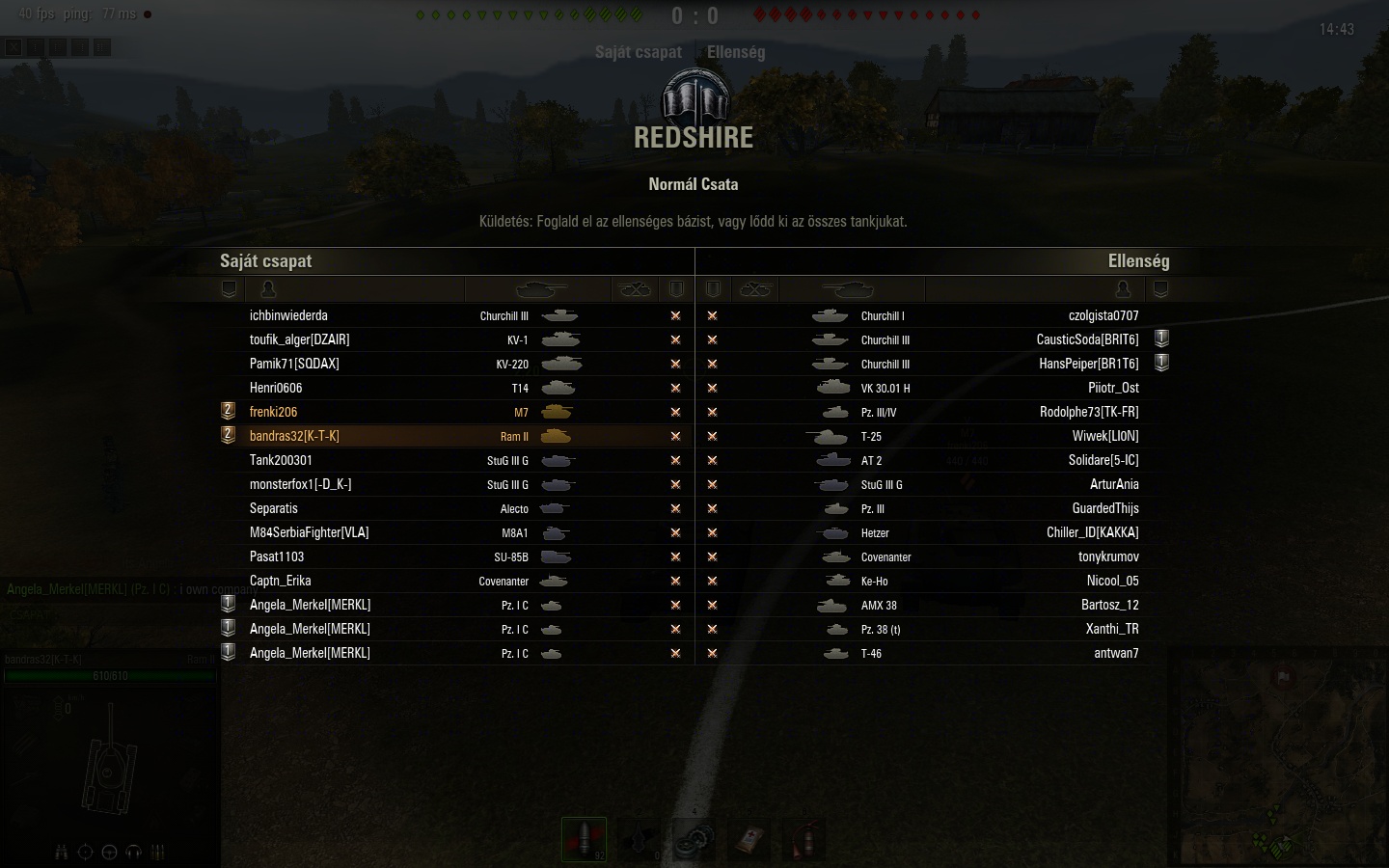
Task: Select M84SerbiaFighter[VLA] in team list
Action: click(x=309, y=532)
